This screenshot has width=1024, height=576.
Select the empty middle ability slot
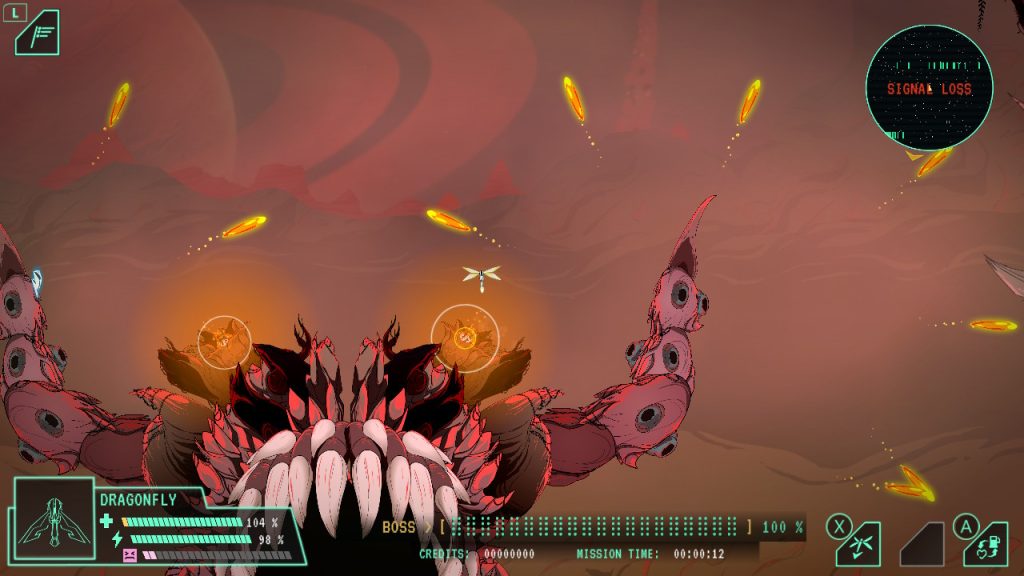tap(922, 545)
